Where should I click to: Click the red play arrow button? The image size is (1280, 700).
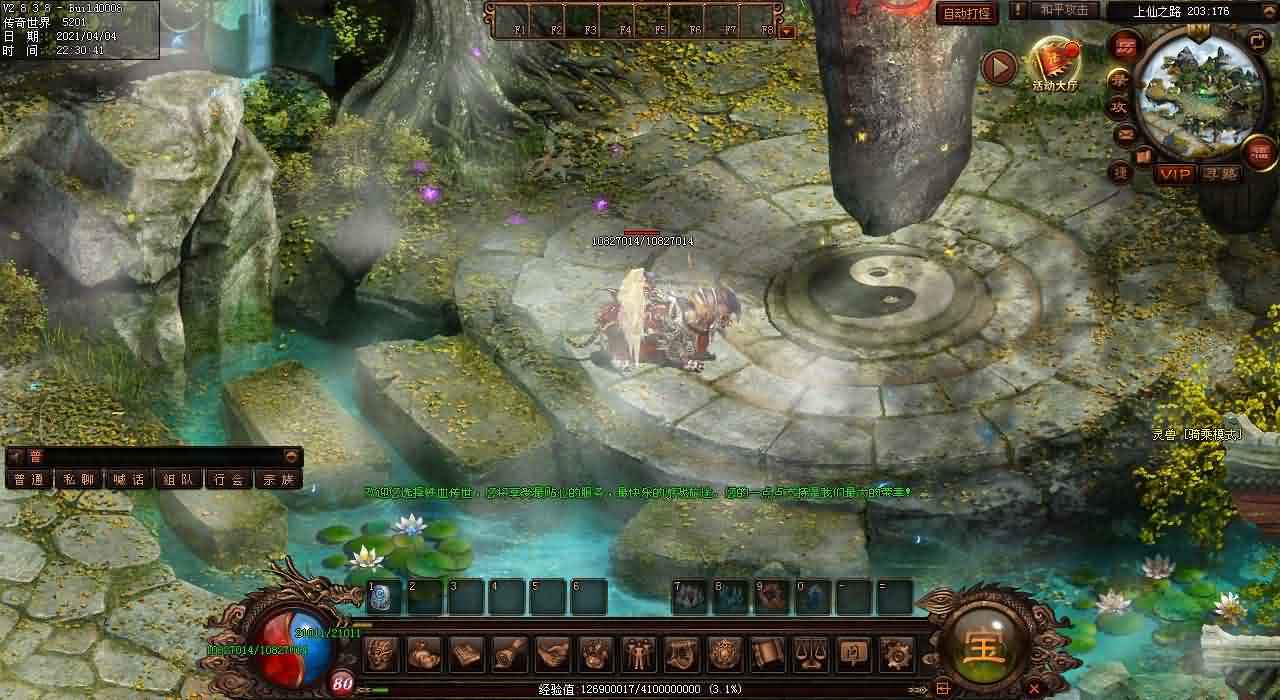(x=998, y=67)
